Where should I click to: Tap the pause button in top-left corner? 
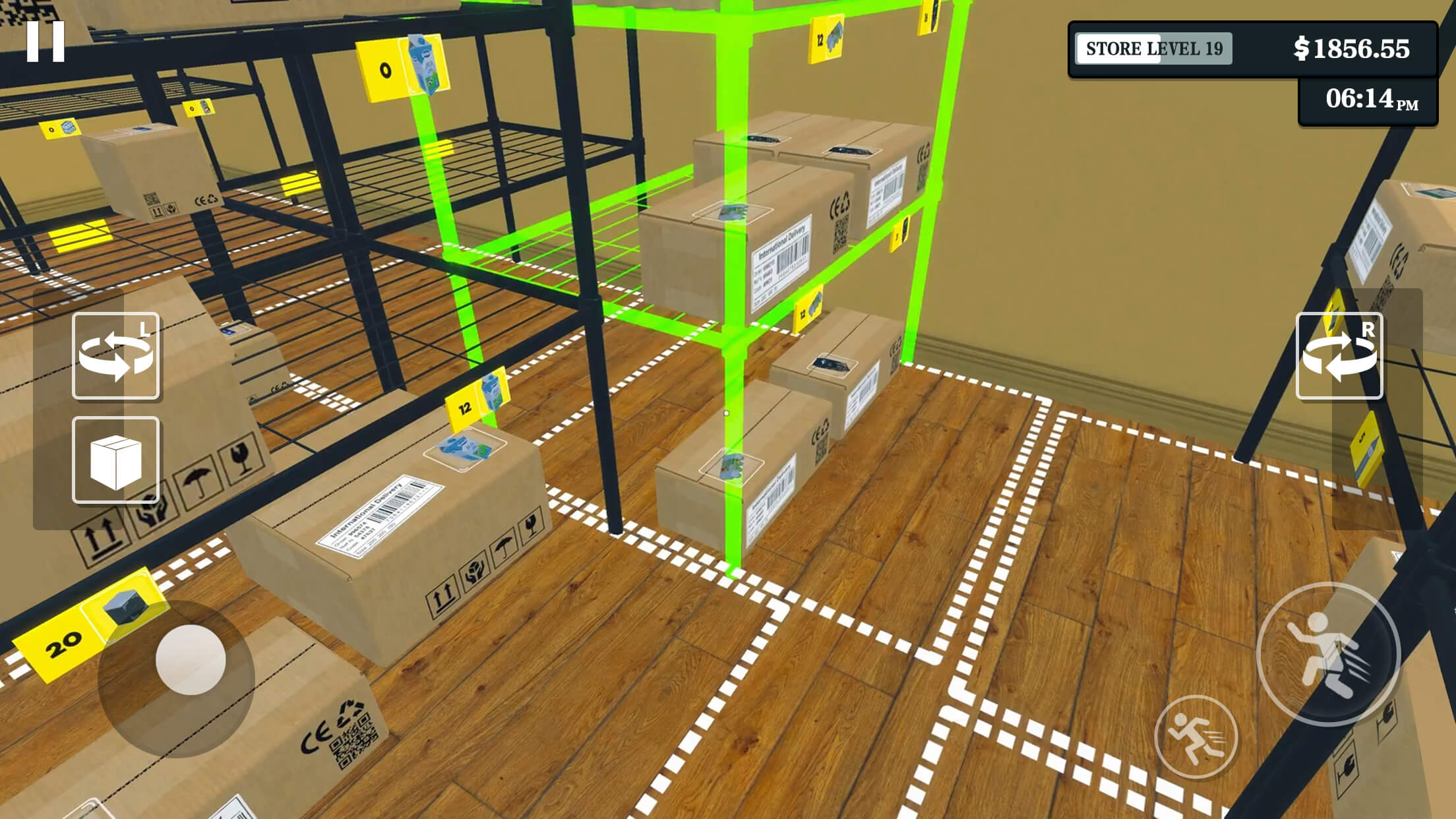(x=46, y=42)
